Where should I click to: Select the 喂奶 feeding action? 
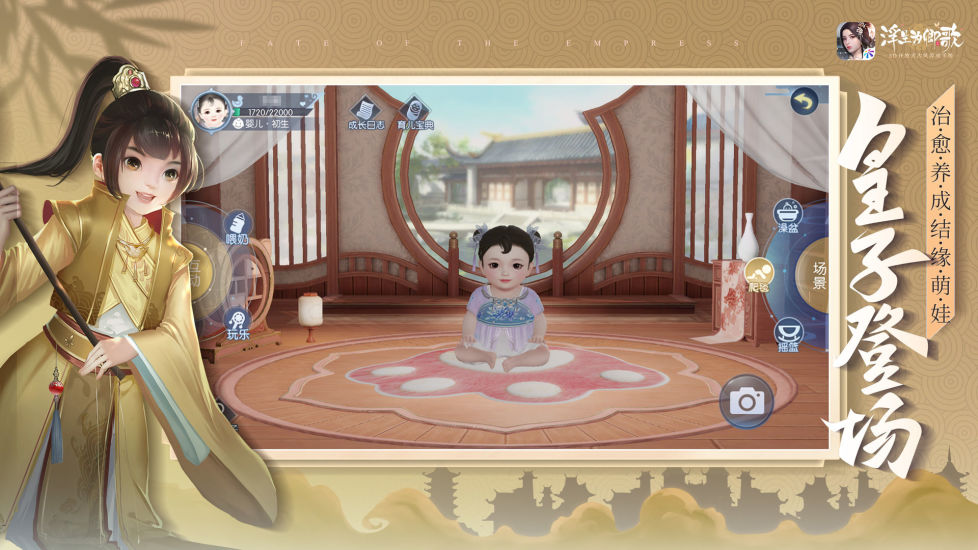click(x=237, y=225)
